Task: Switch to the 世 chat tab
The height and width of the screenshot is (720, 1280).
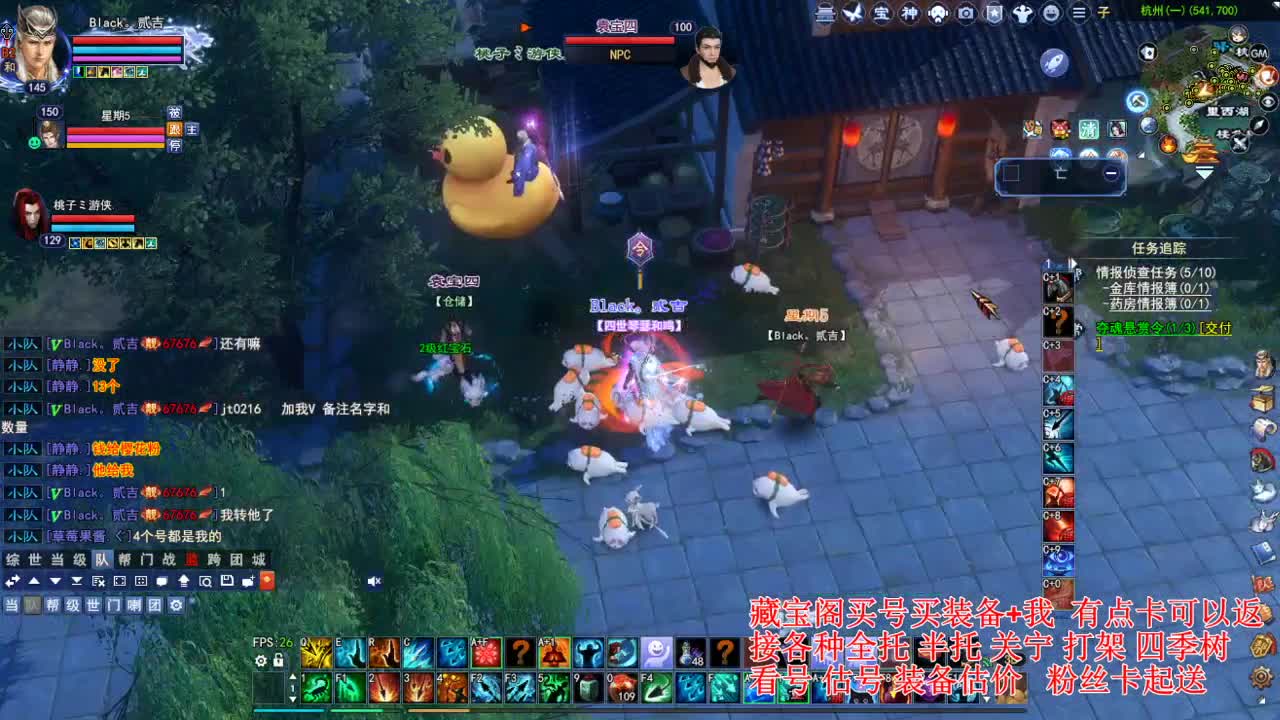Action: click(x=33, y=560)
